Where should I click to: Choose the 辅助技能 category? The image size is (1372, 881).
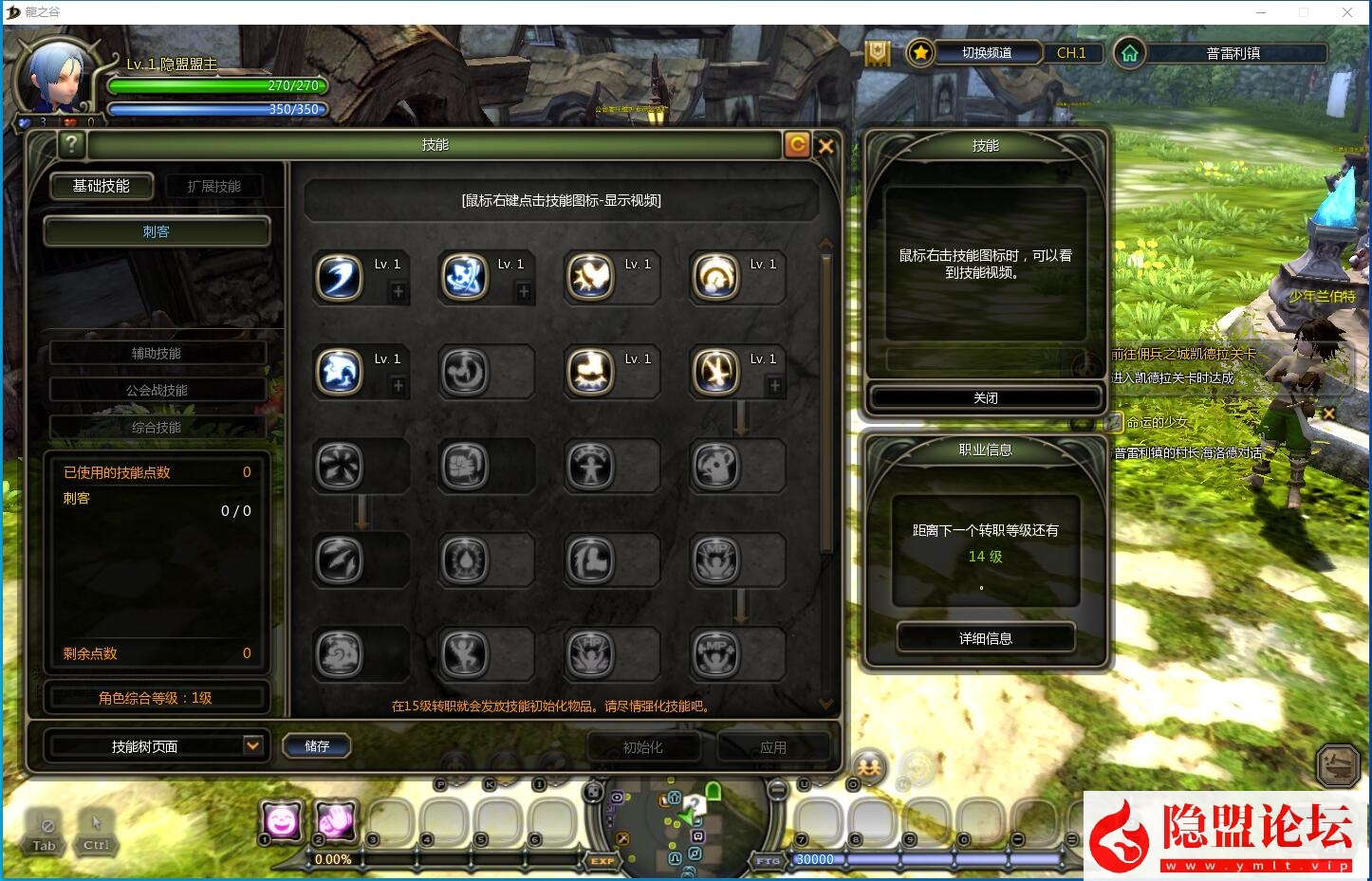pyautogui.click(x=157, y=353)
